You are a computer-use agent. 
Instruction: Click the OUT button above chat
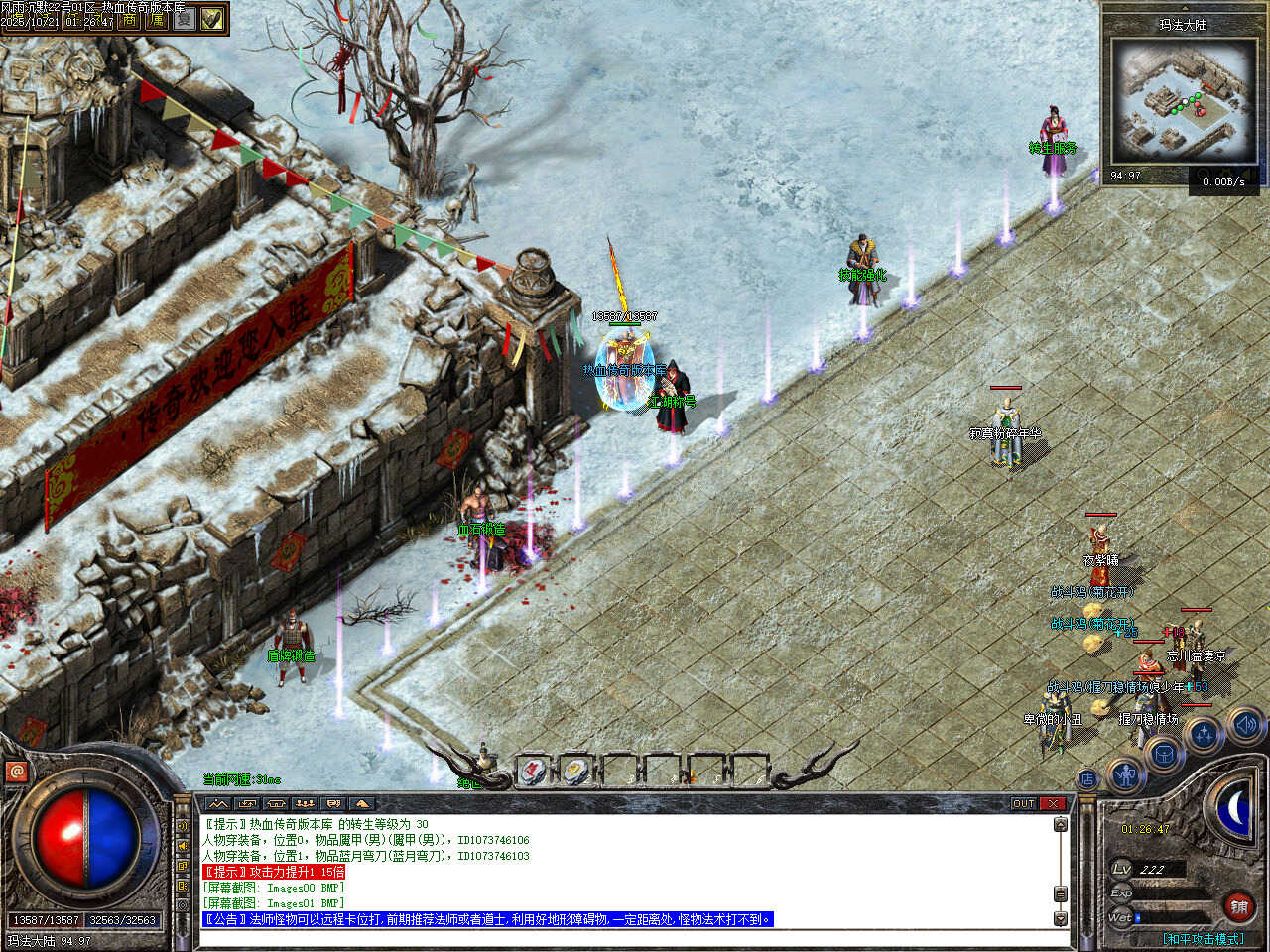pos(1023,803)
